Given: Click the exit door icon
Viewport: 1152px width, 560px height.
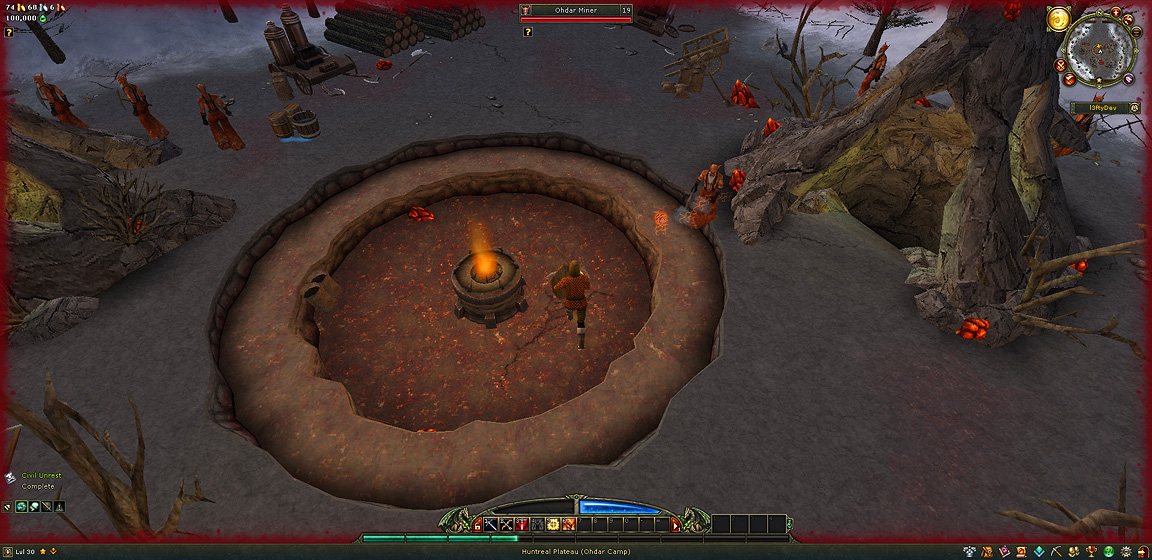Looking at the screenshot, I should coord(1143,552).
